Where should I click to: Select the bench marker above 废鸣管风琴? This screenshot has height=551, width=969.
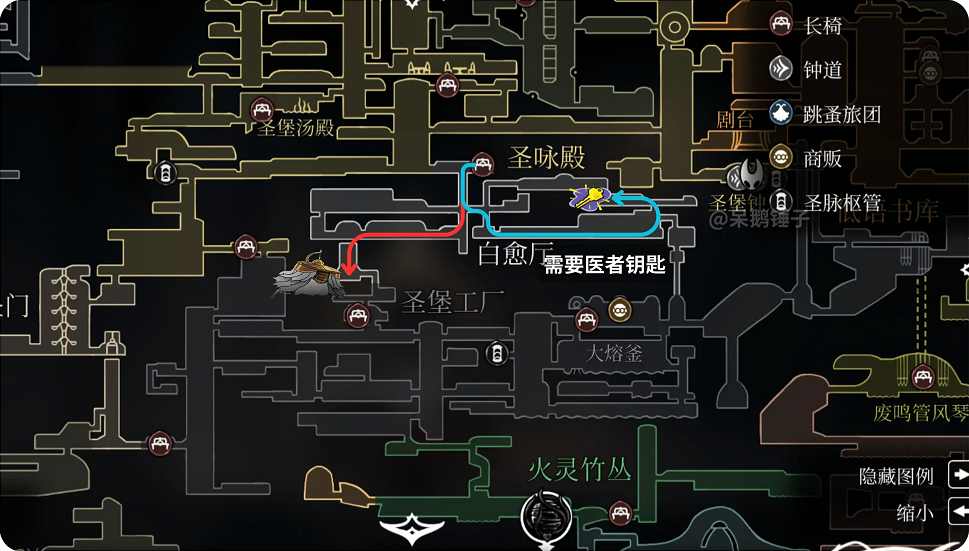(924, 377)
